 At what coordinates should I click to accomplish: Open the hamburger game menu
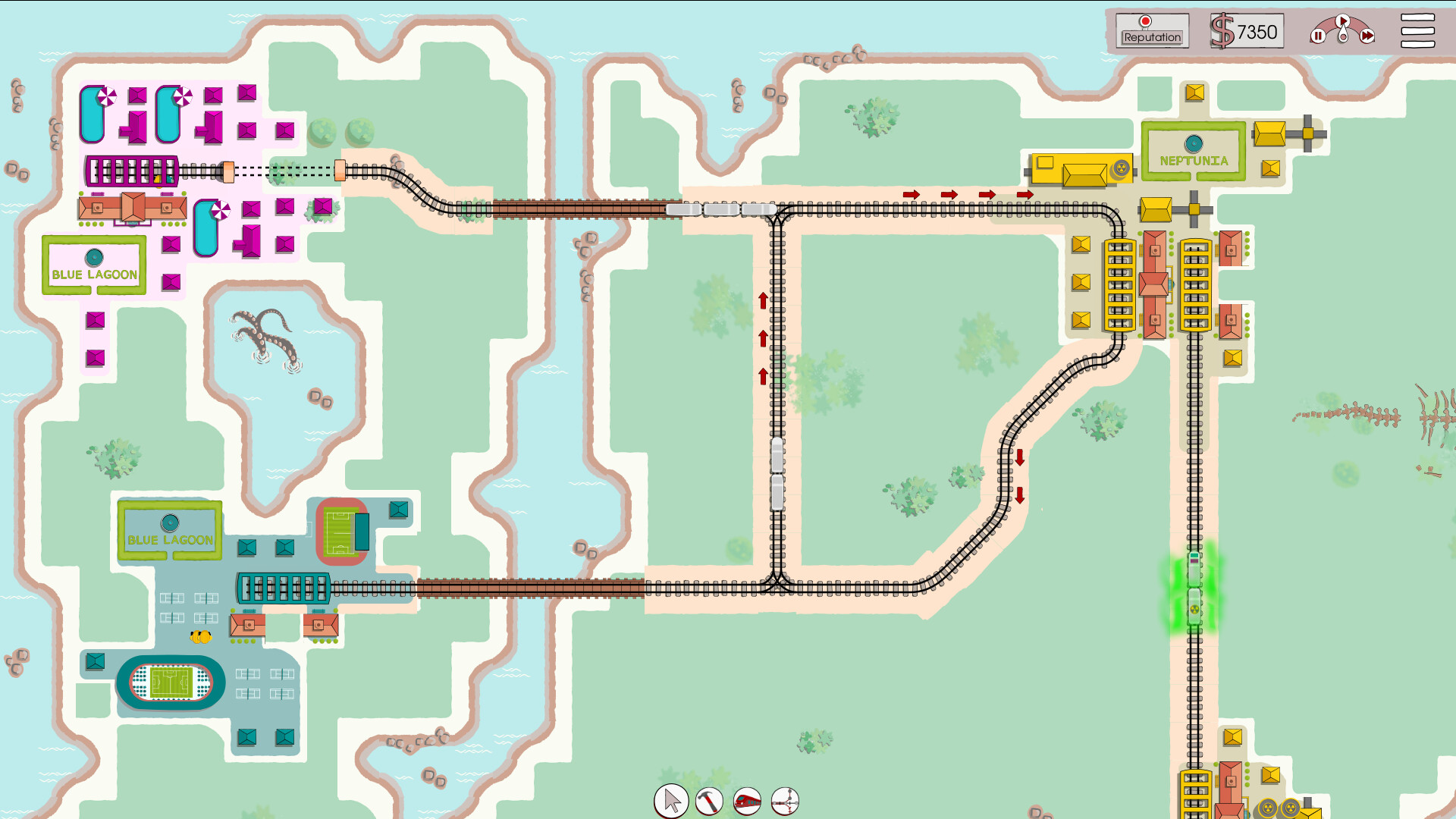click(1417, 30)
